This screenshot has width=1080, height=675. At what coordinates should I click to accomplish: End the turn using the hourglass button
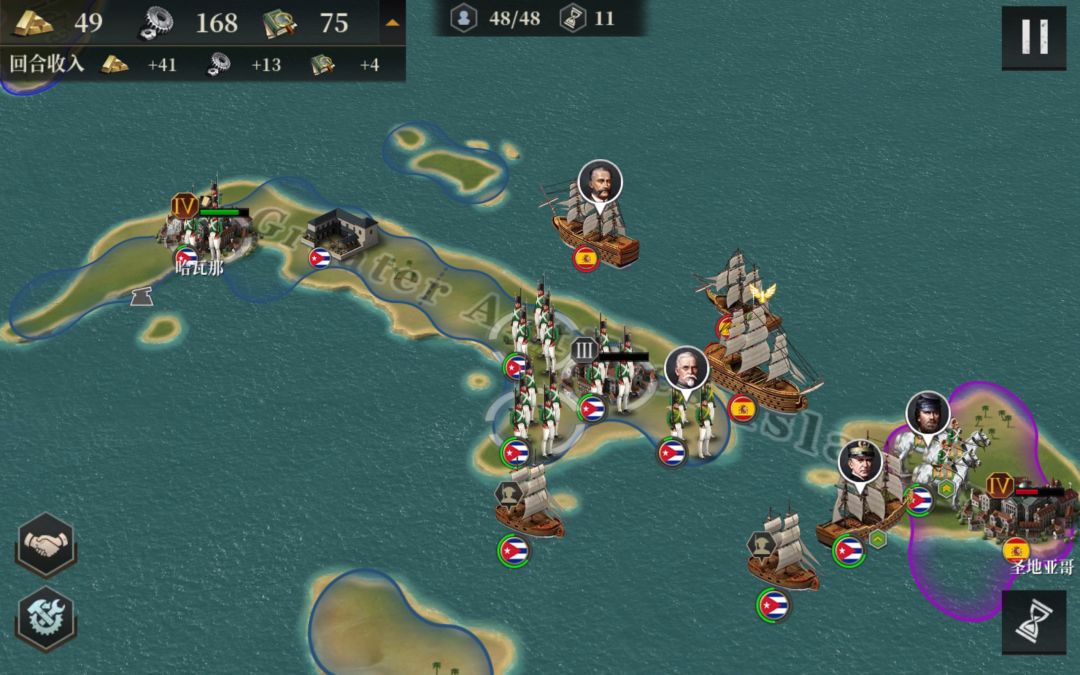pos(1033,622)
